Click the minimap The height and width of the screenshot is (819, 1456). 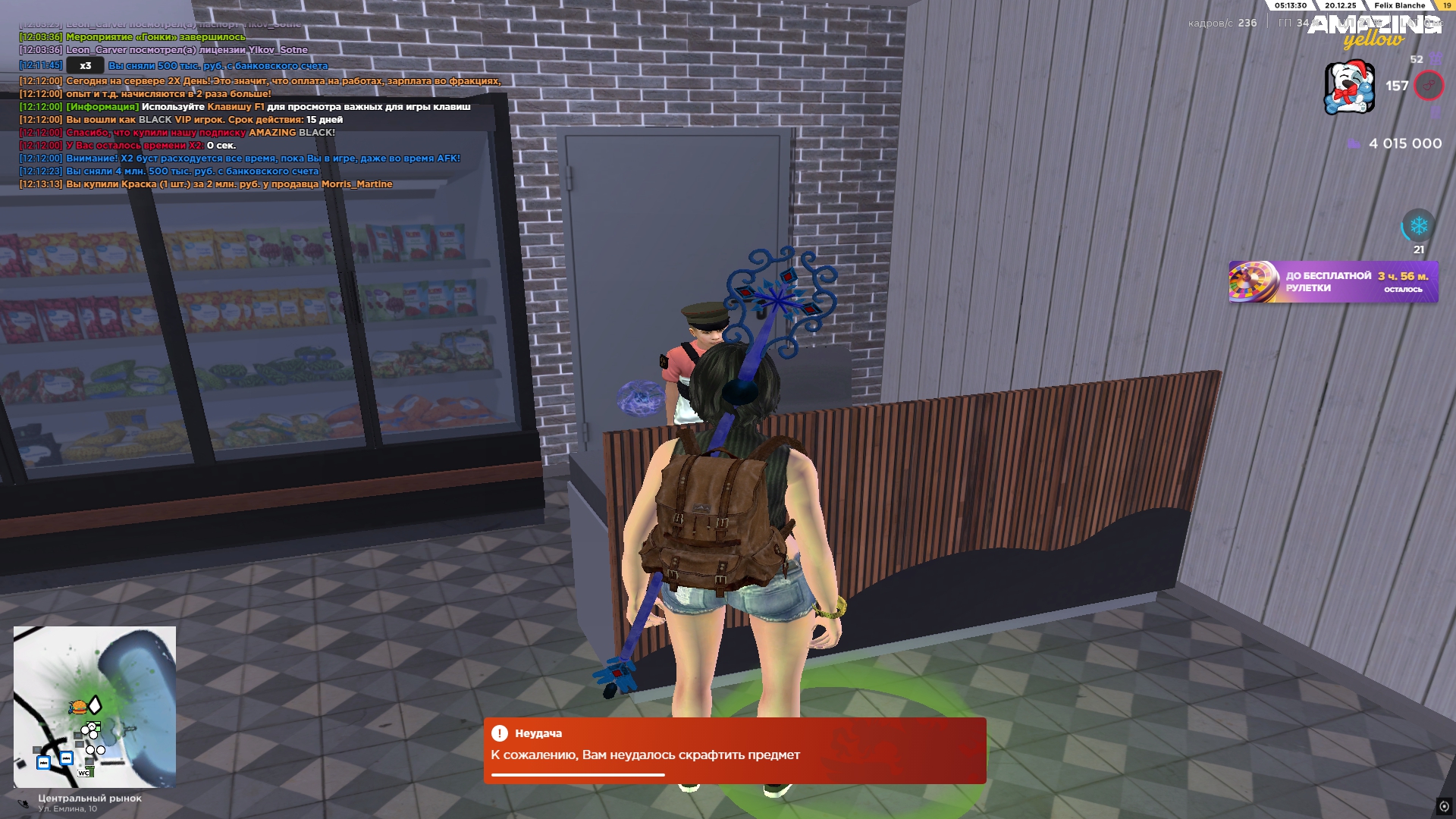(x=95, y=707)
